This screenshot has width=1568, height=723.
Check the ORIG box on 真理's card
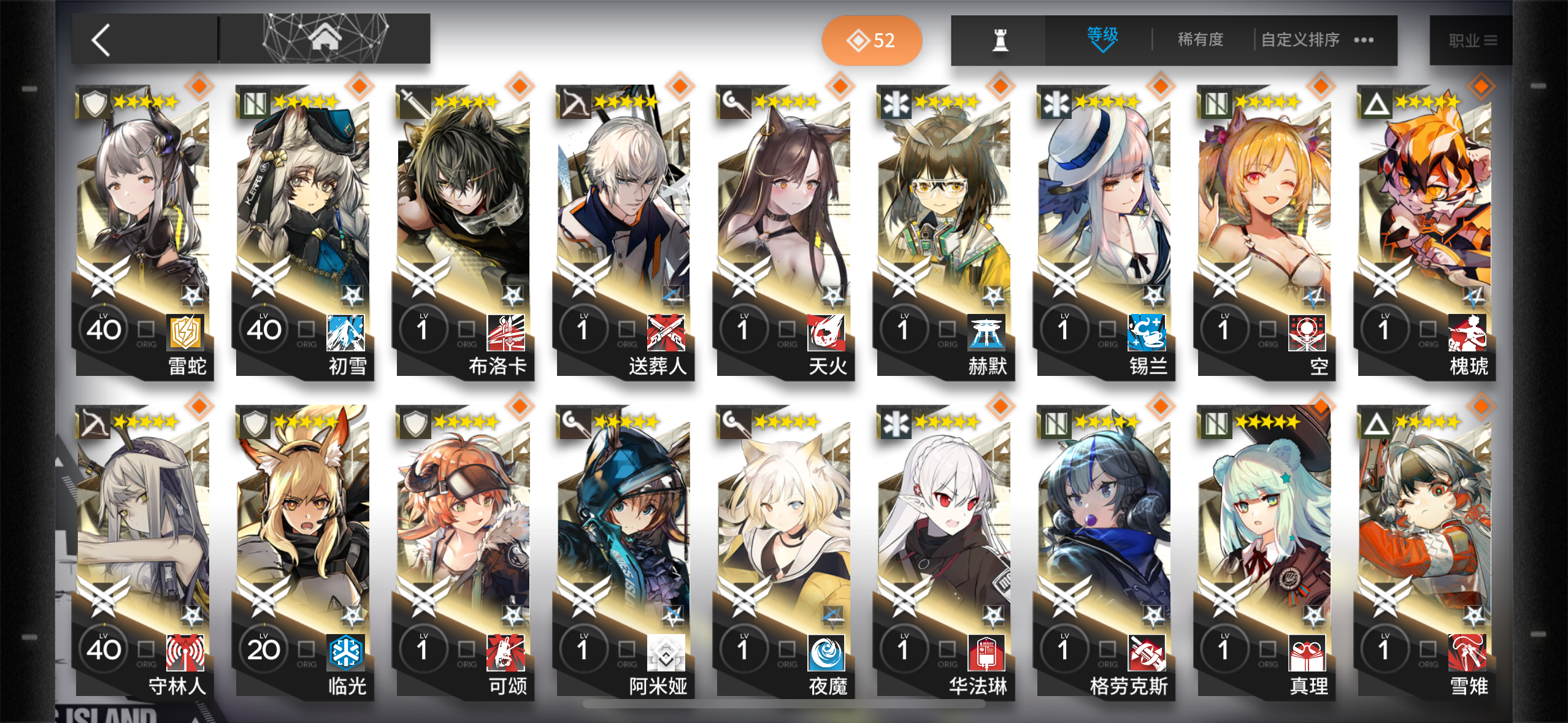(x=1267, y=648)
